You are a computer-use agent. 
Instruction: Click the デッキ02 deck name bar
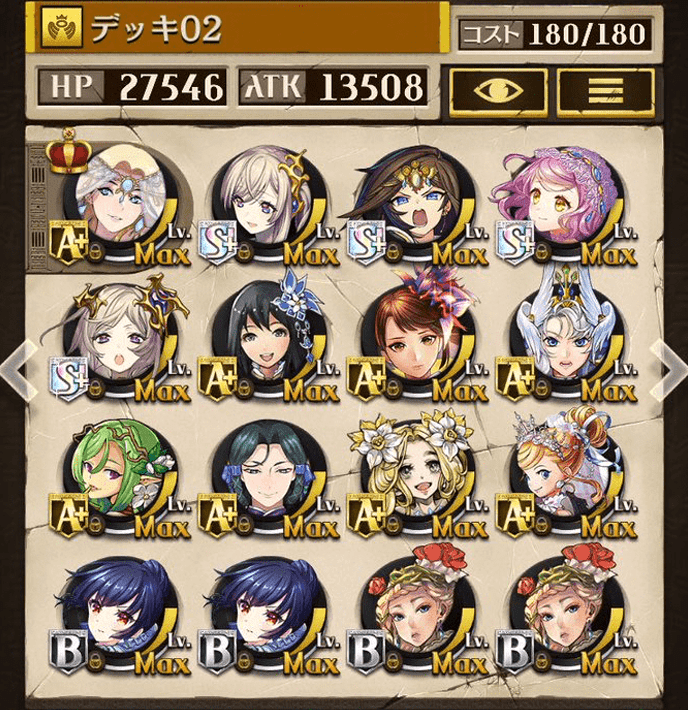(240, 29)
